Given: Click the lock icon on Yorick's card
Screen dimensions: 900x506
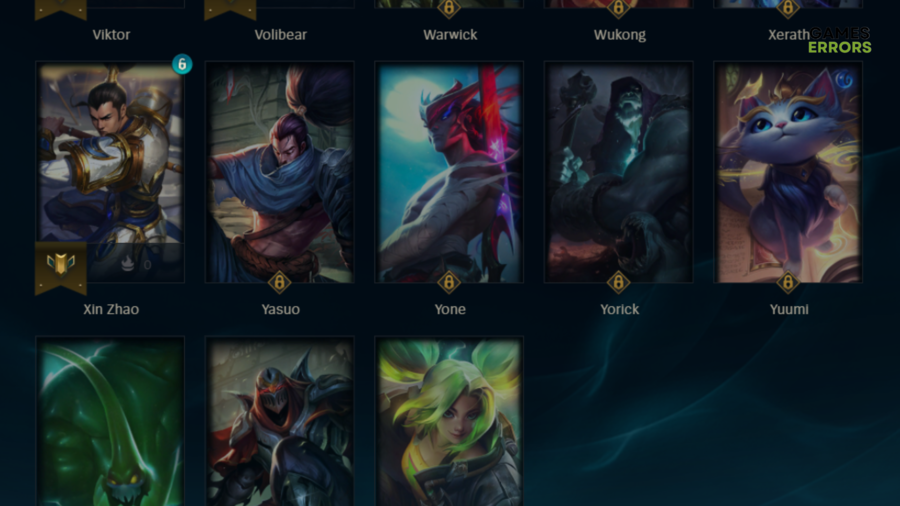Looking at the screenshot, I should 619,282.
